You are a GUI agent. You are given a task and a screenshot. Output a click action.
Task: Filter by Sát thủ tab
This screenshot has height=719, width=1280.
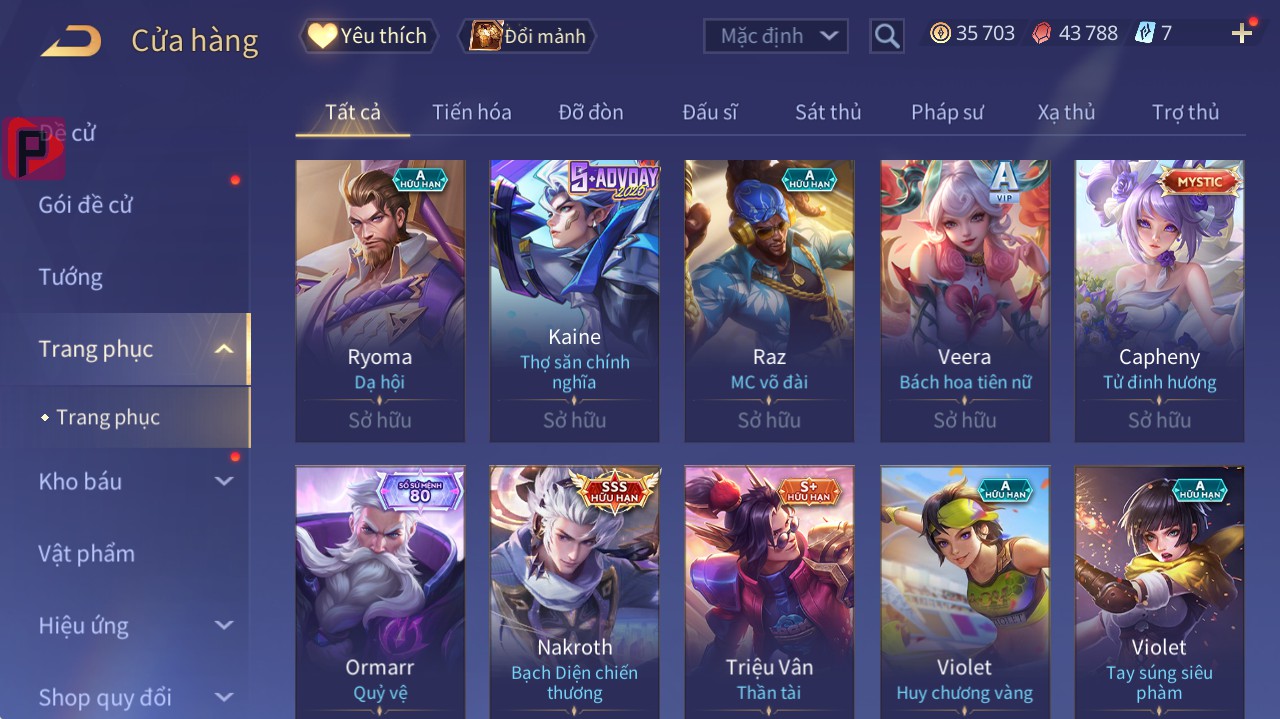[827, 112]
